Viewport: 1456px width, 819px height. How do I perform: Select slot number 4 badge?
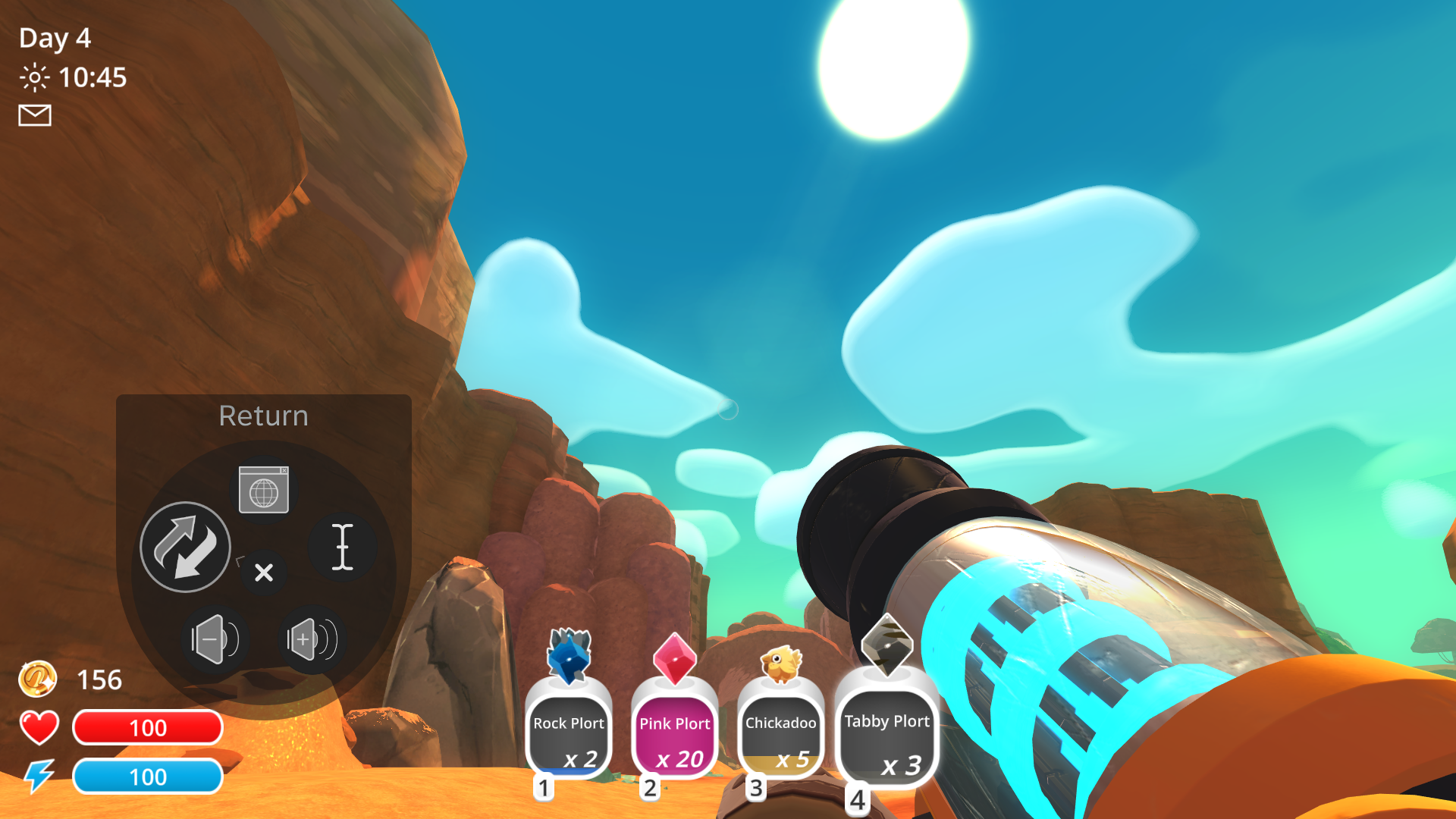click(858, 799)
